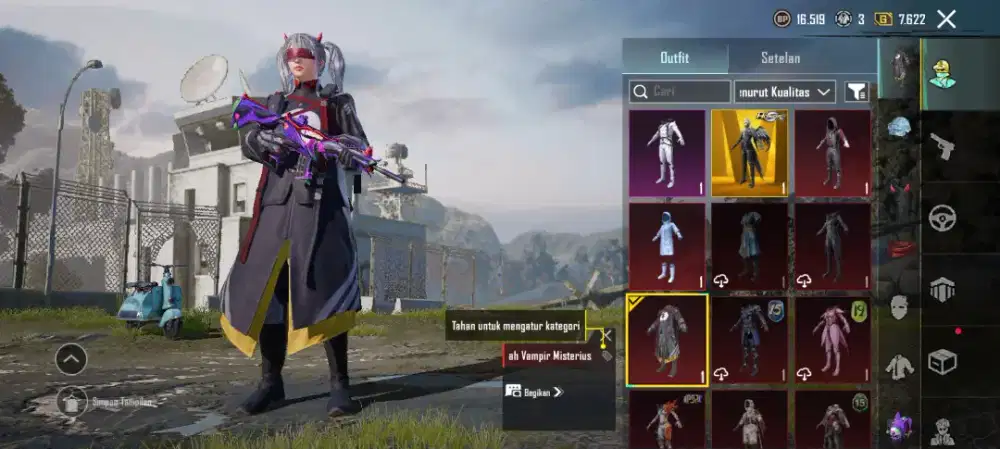The width and height of the screenshot is (1000, 449).
Task: Select the equipped black coat outfit
Action: click(x=667, y=340)
